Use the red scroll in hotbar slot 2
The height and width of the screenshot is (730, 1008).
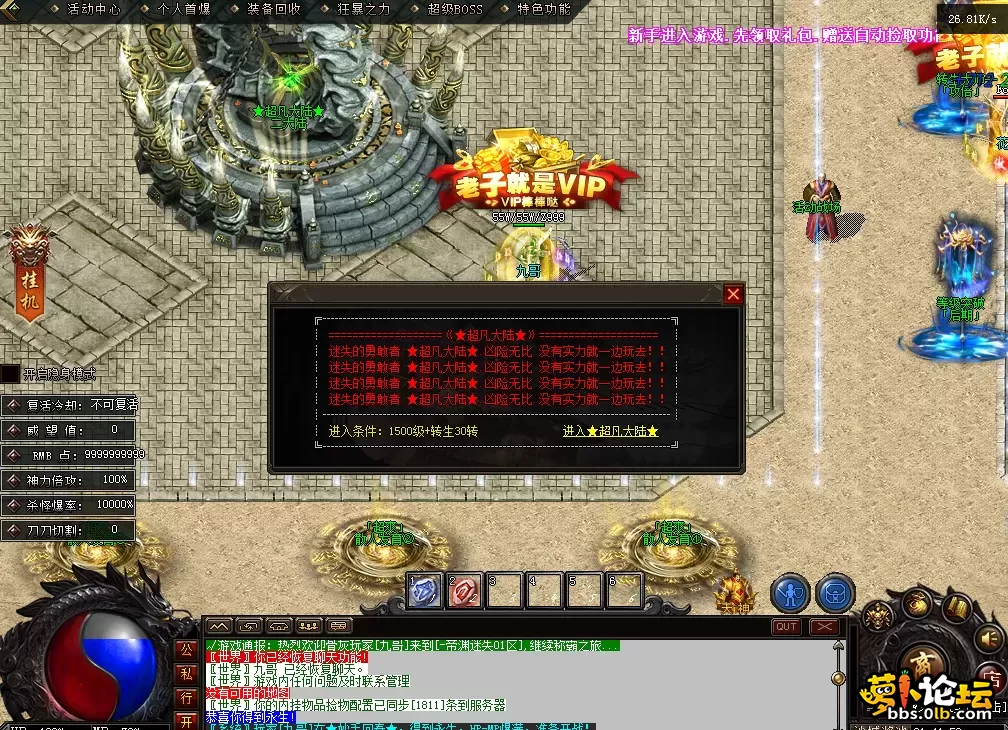[464, 591]
